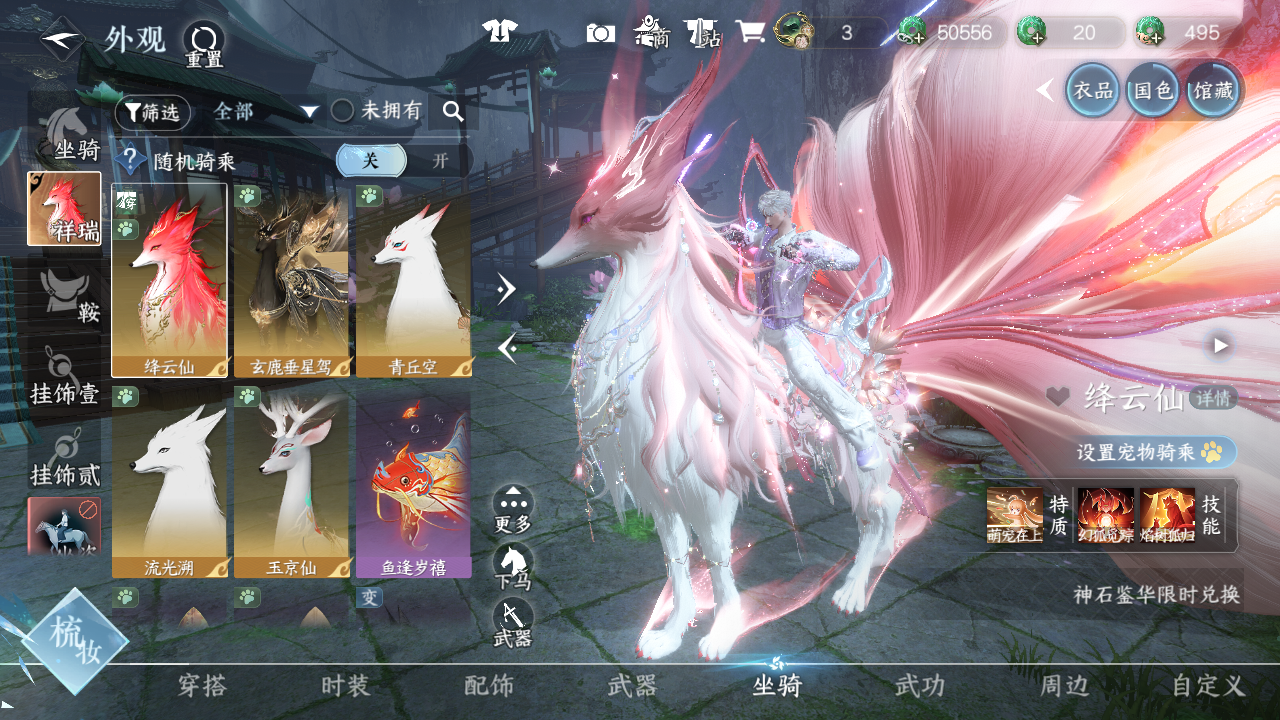Choose the 玄鹿垂星驾 mount card
This screenshot has width=1280, height=720.
click(x=292, y=280)
